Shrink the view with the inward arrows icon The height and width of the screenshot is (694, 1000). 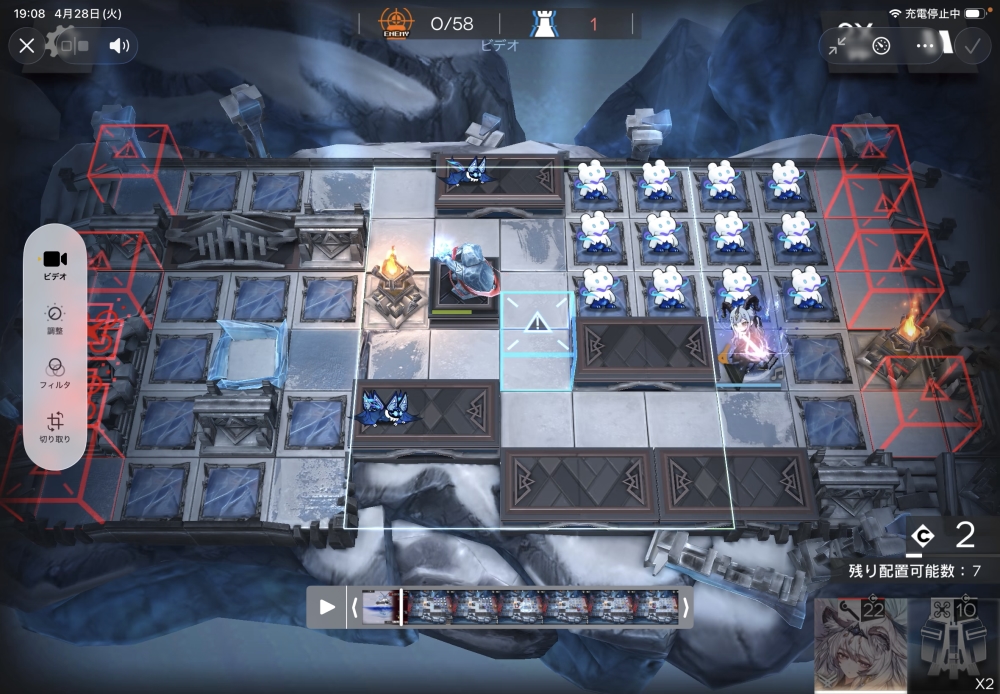point(838,46)
